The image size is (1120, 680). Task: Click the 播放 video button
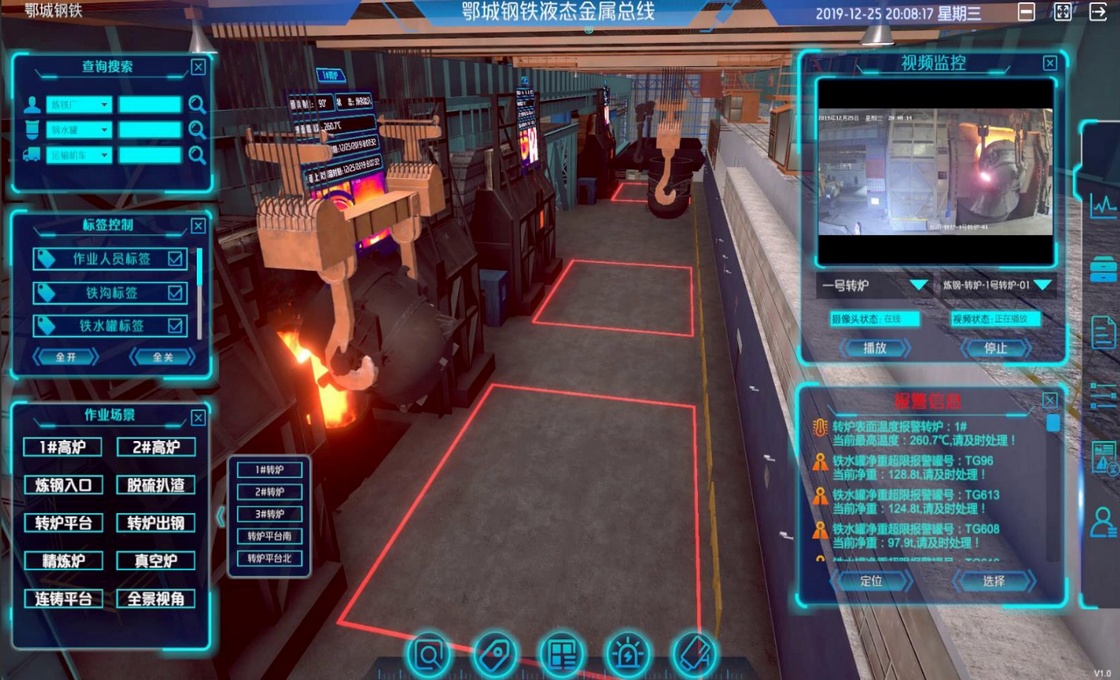point(873,348)
